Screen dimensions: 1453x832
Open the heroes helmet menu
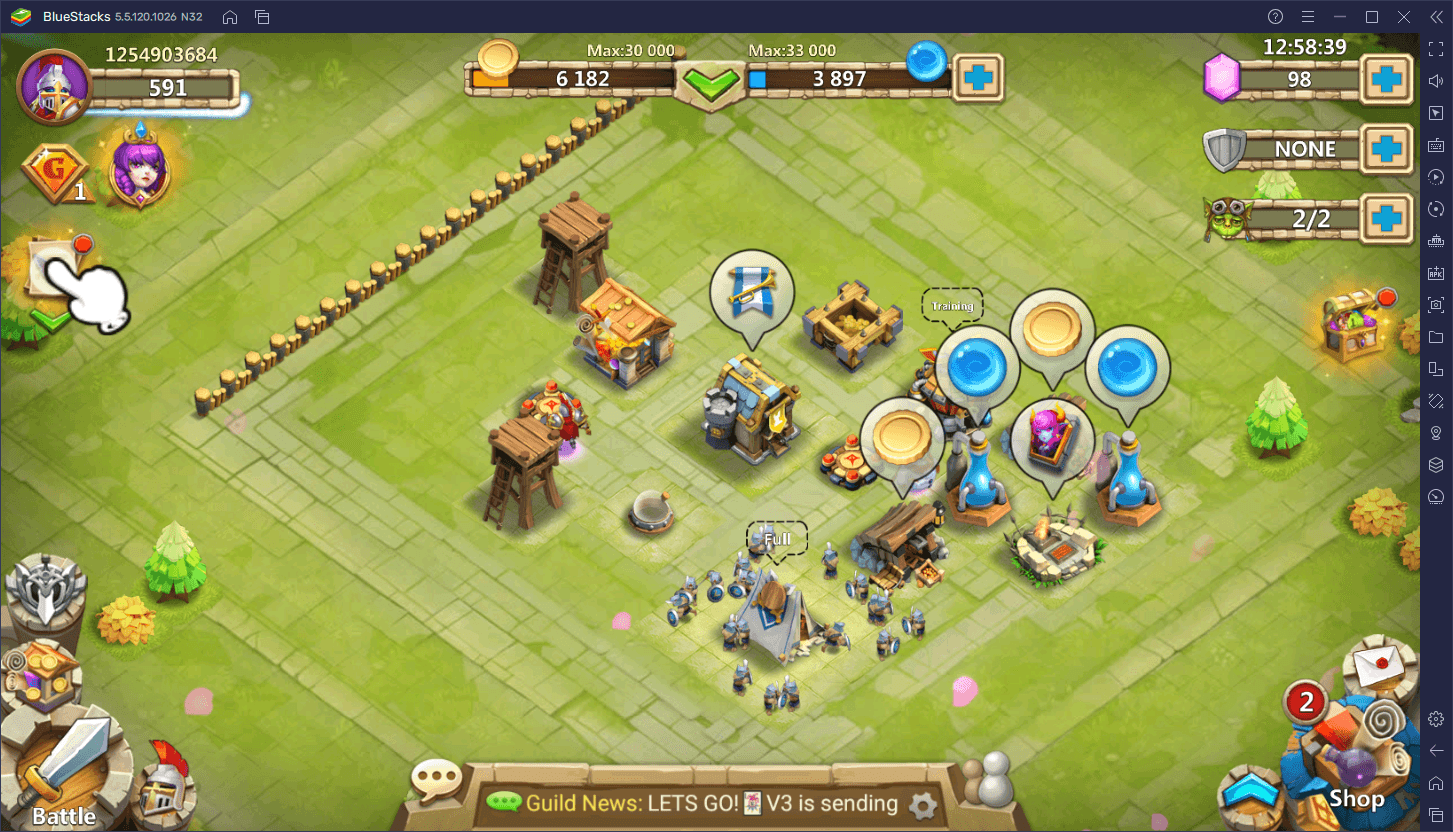pyautogui.click(x=165, y=787)
